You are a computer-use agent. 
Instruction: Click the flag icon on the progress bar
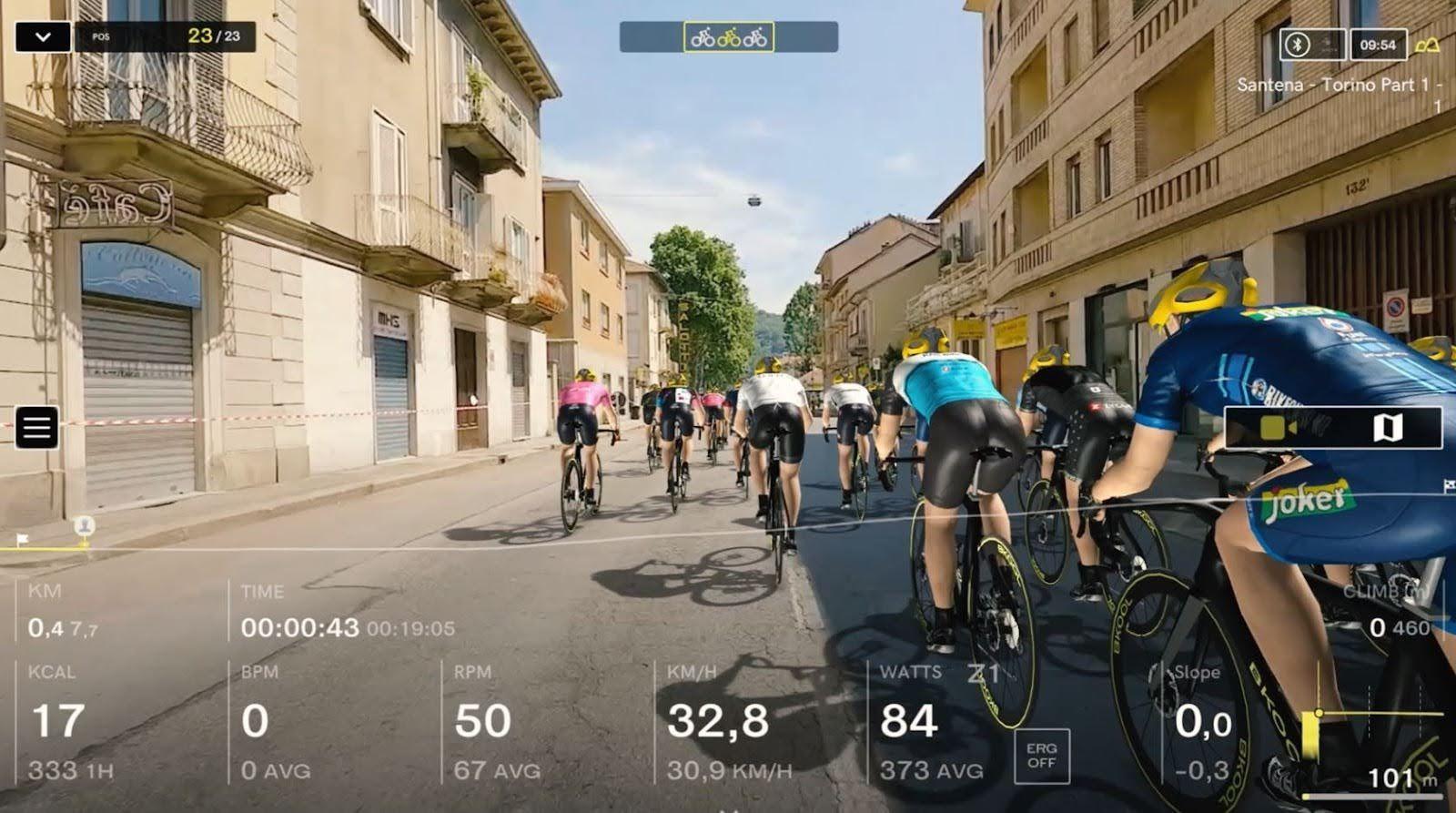[x=23, y=537]
